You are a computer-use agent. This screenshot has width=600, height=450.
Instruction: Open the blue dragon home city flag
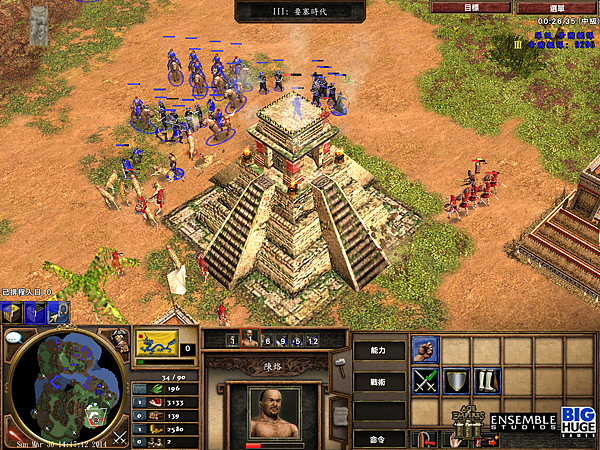click(157, 343)
